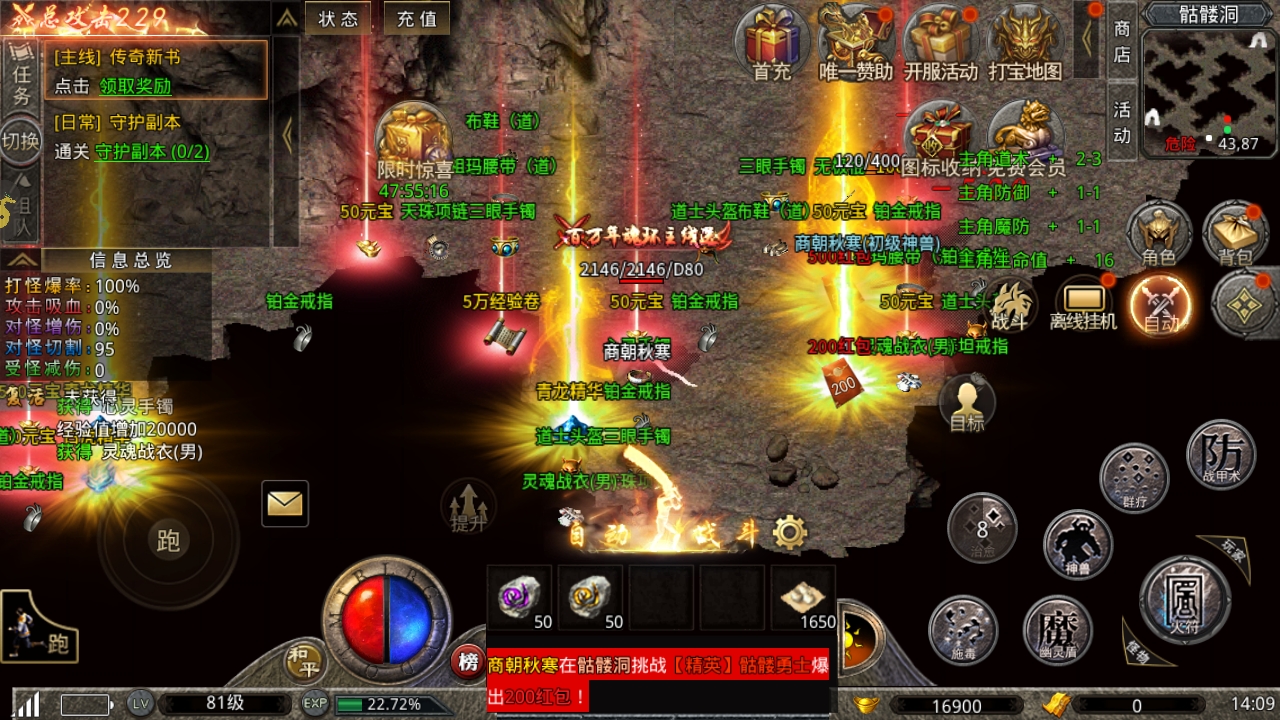1280x720 pixels.
Task: Open the mail envelope icon
Action: click(284, 504)
